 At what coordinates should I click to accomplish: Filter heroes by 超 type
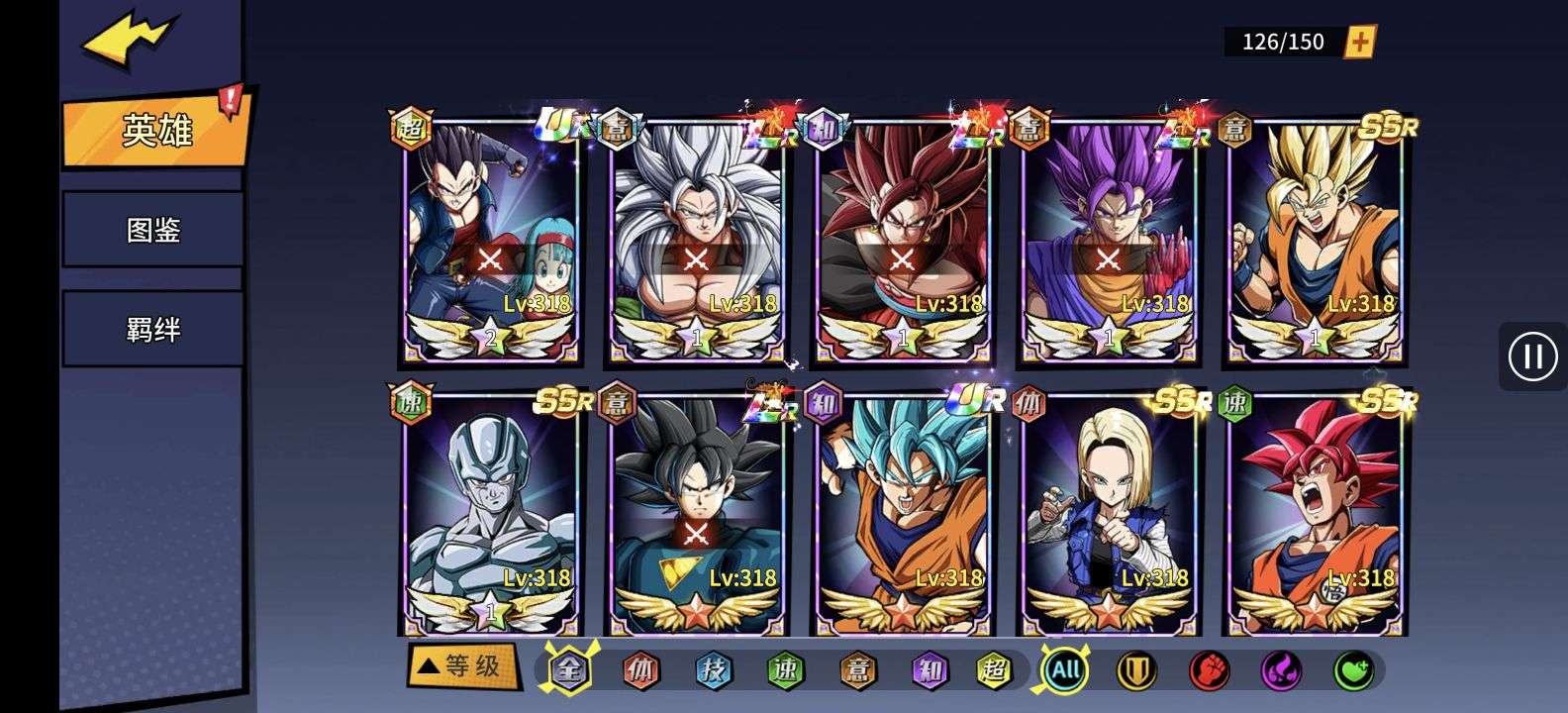(x=994, y=670)
